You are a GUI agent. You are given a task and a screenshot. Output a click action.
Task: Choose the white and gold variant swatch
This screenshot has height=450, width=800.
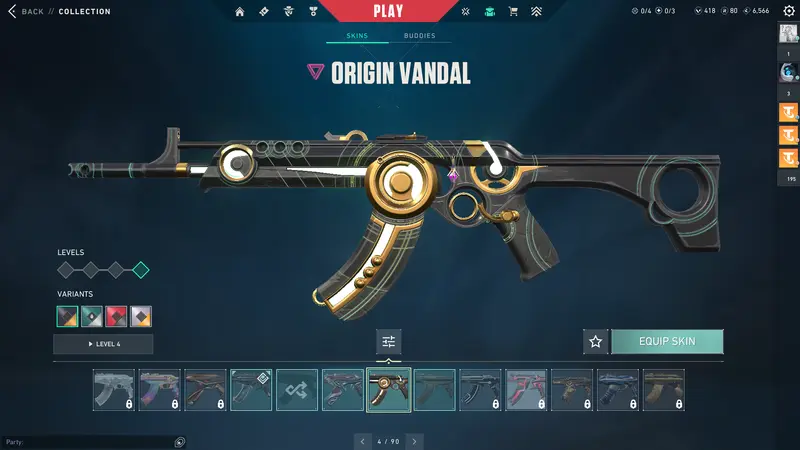coord(141,316)
